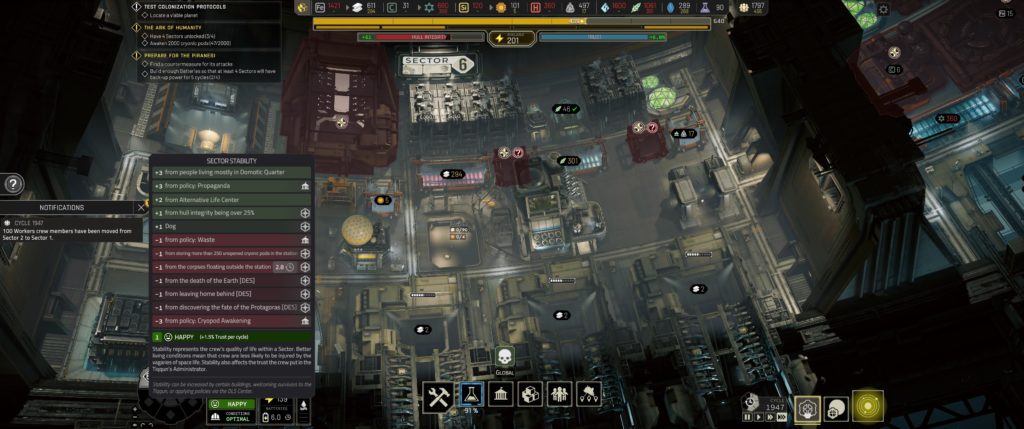Pause the game cycle

(x=747, y=417)
